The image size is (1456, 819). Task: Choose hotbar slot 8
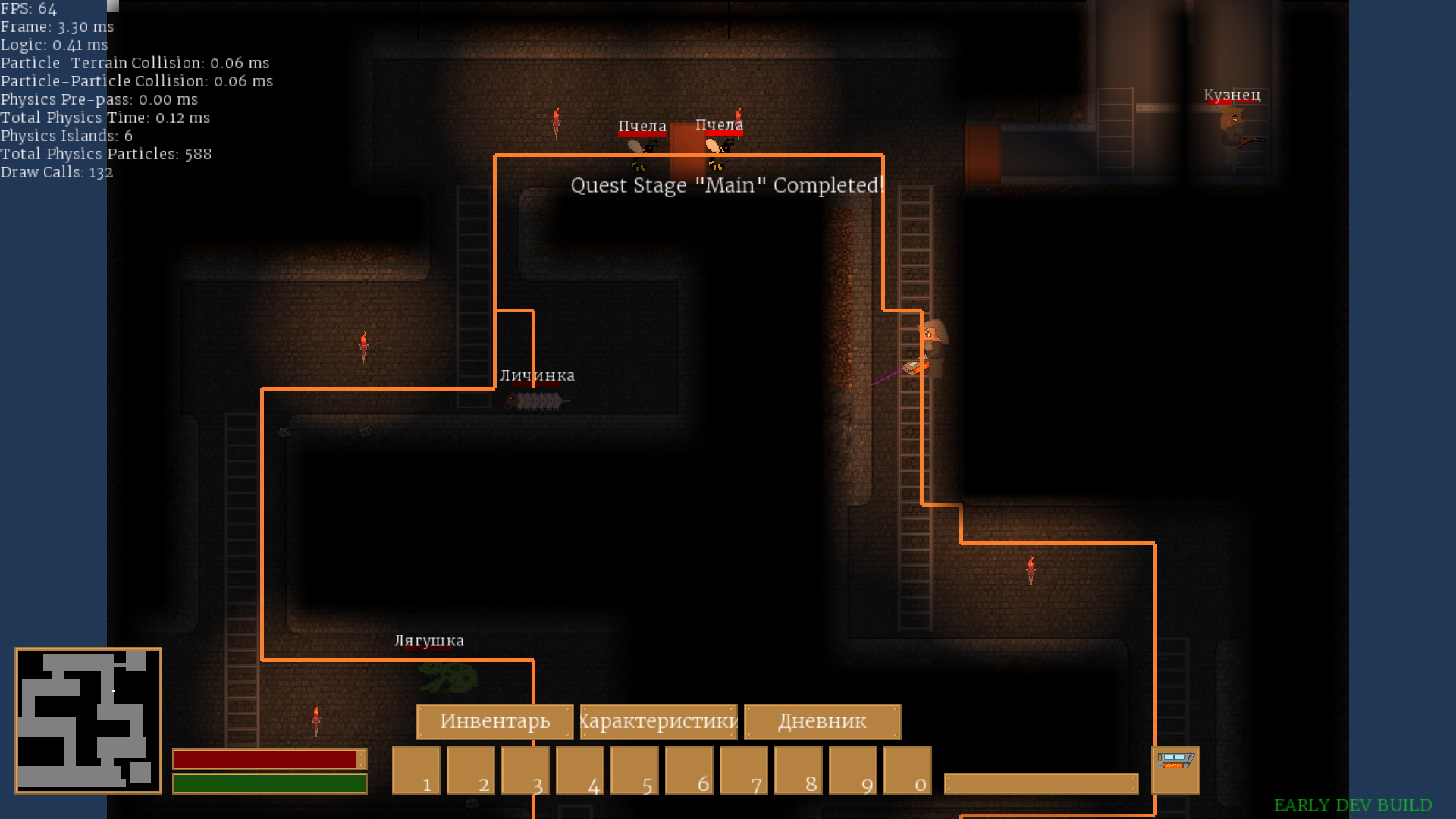(799, 770)
